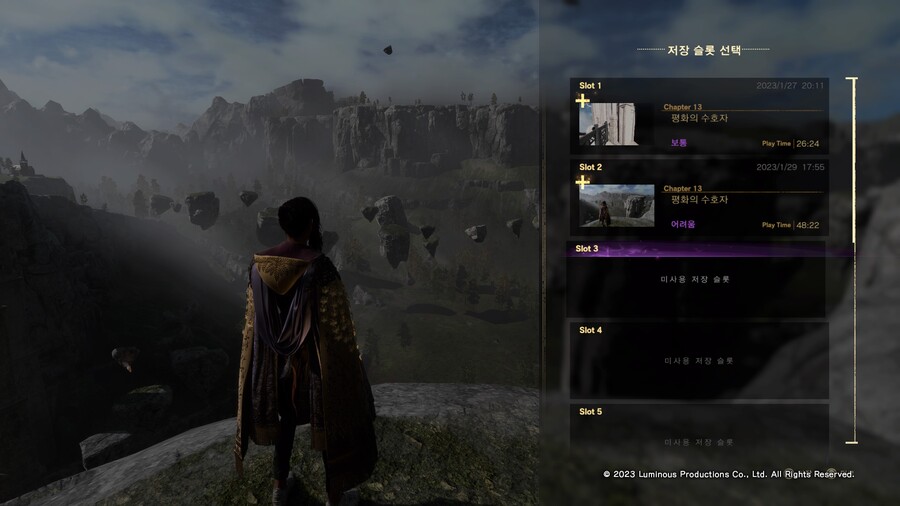Click the save list scrollbar
The height and width of the screenshot is (506, 900).
[x=853, y=160]
